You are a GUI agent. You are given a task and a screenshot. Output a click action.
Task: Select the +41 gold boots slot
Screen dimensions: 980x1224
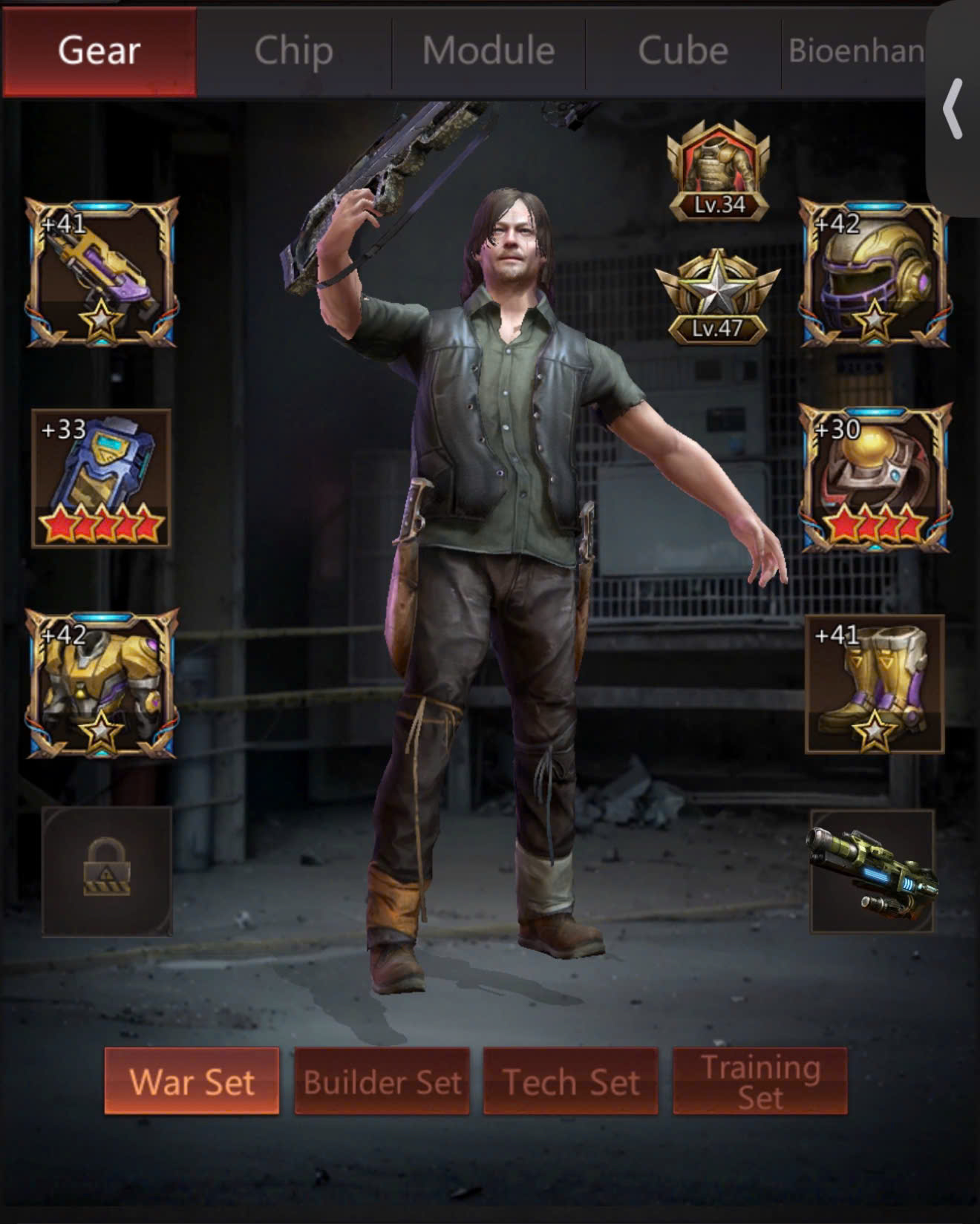(874, 684)
